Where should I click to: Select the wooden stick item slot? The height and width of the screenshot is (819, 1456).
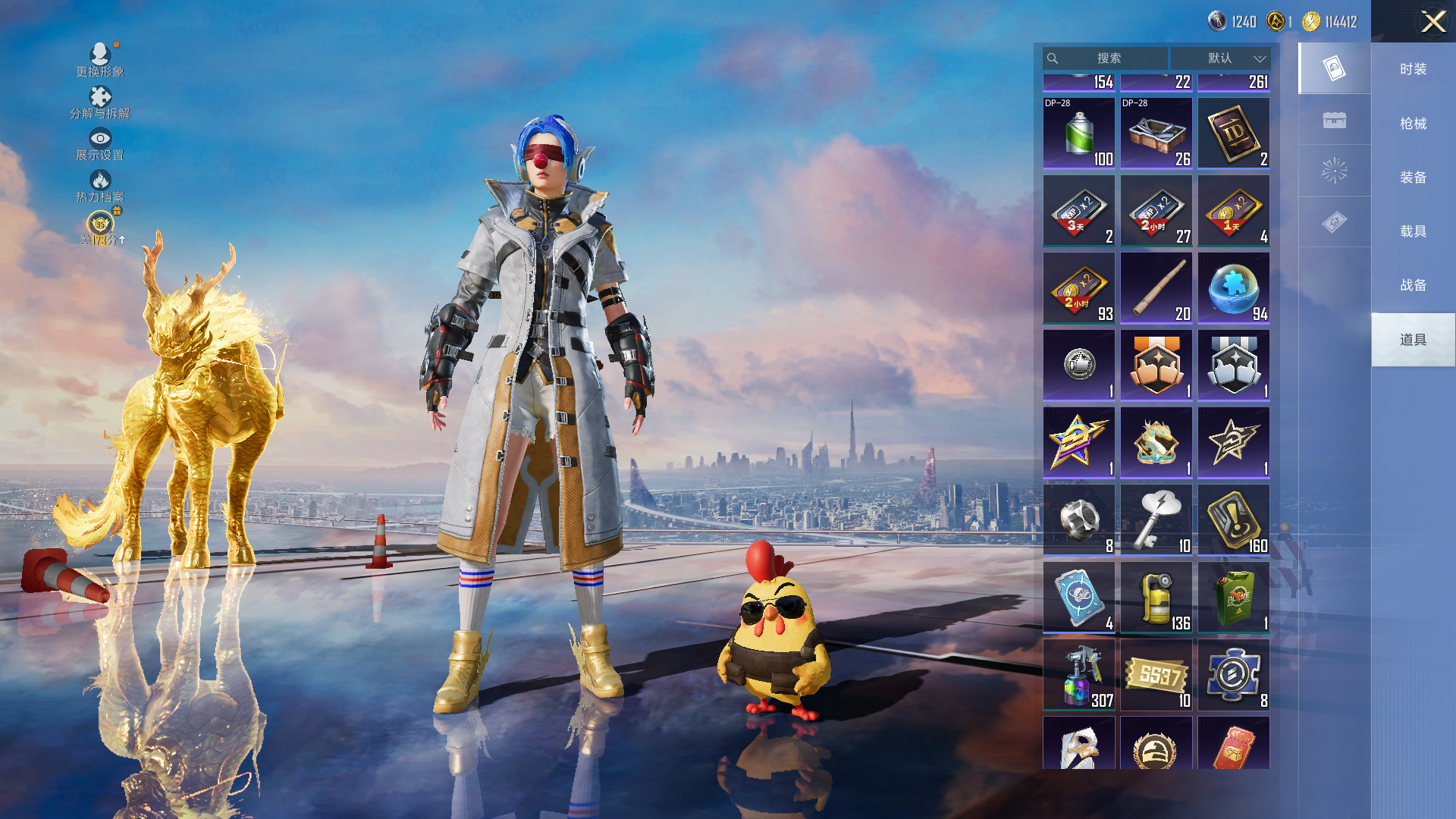pos(1156,288)
